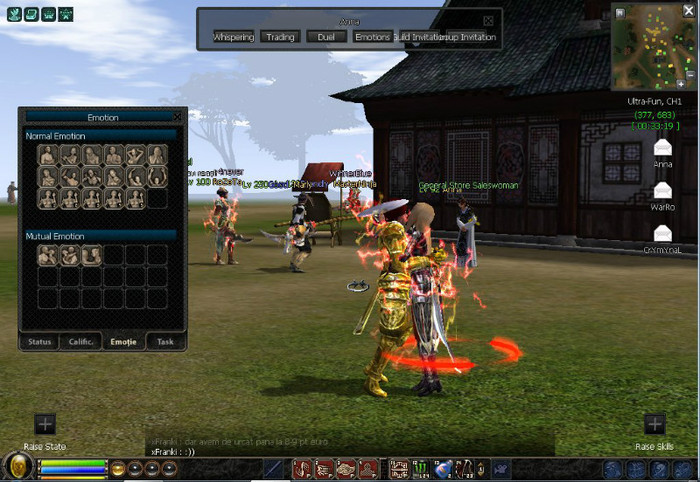Viewport: 700px width, 482px height.
Task: Click the Raise Skills plus button
Action: 654,424
